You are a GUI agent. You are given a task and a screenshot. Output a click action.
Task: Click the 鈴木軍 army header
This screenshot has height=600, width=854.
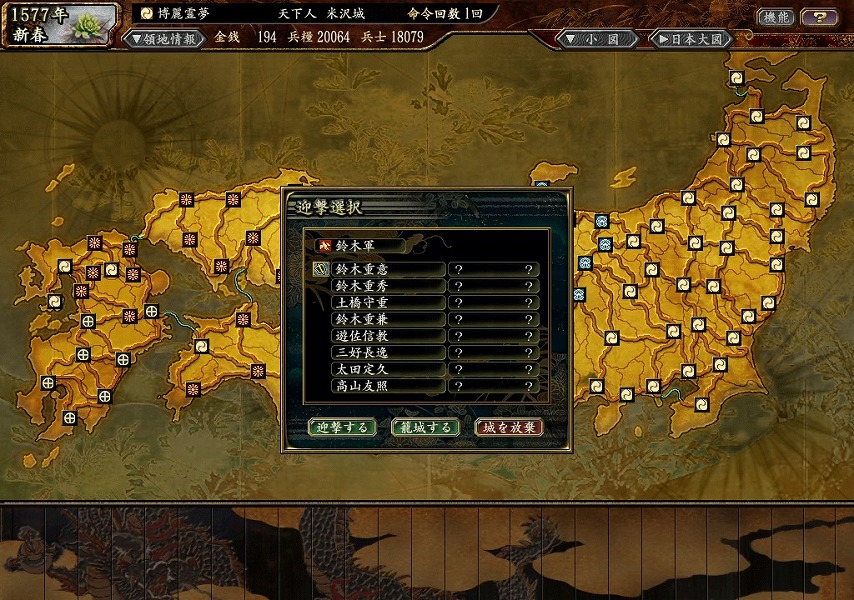360,245
